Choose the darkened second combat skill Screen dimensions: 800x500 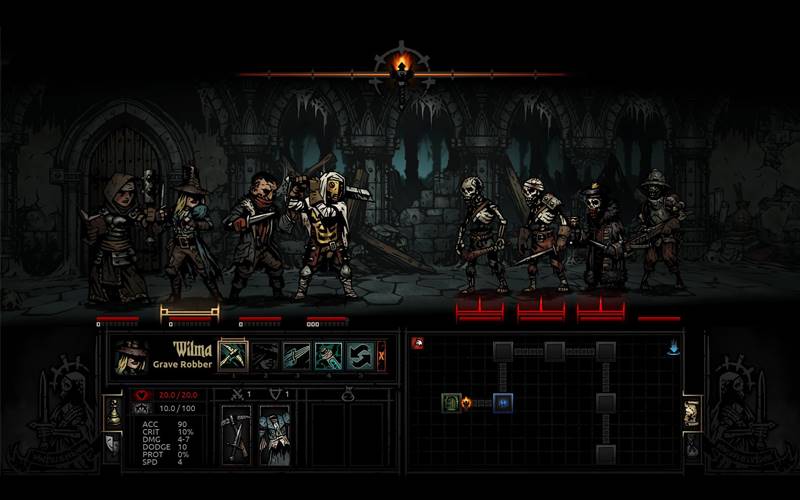(x=265, y=356)
